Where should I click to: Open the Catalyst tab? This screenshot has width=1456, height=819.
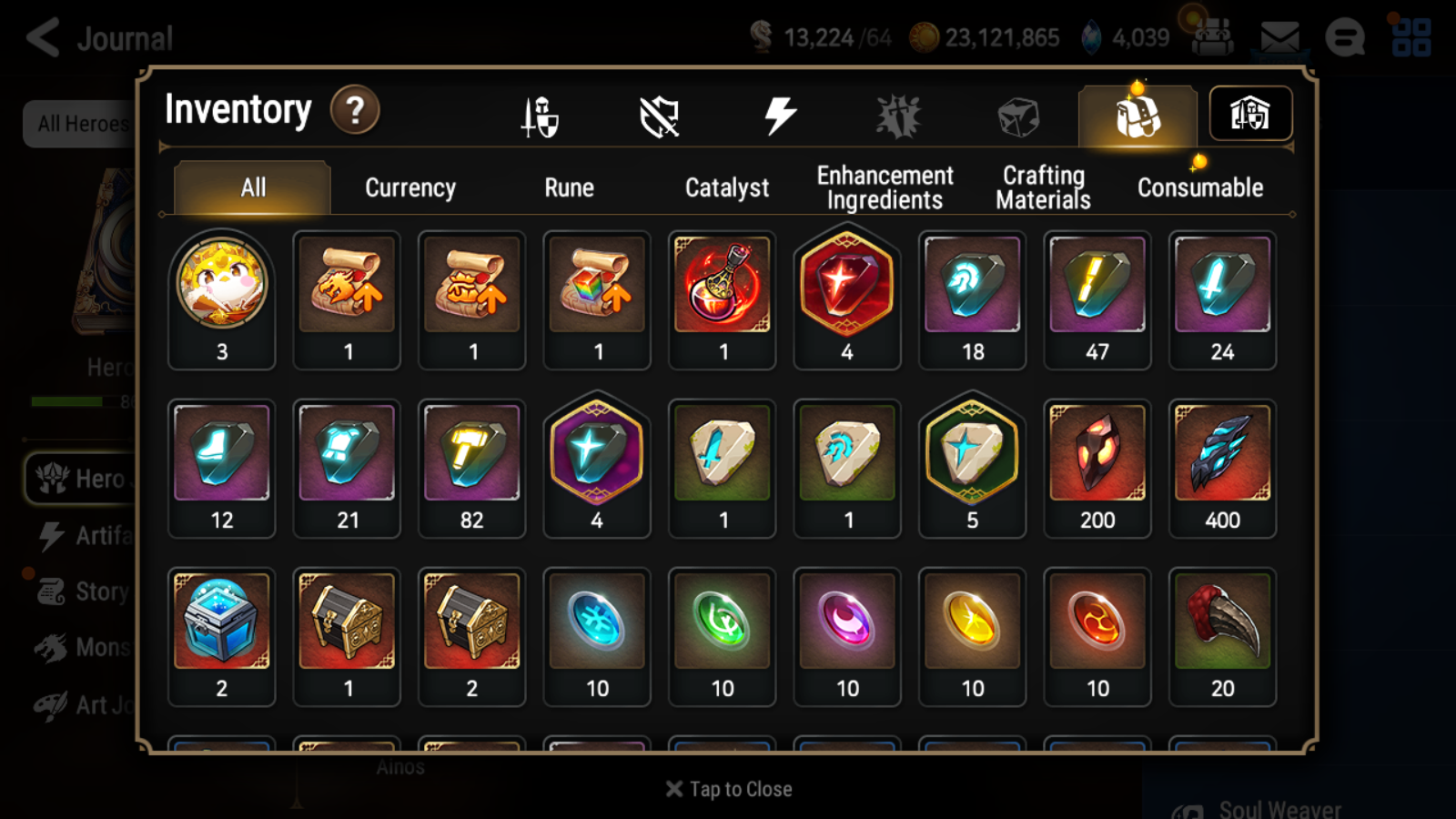[x=726, y=187]
